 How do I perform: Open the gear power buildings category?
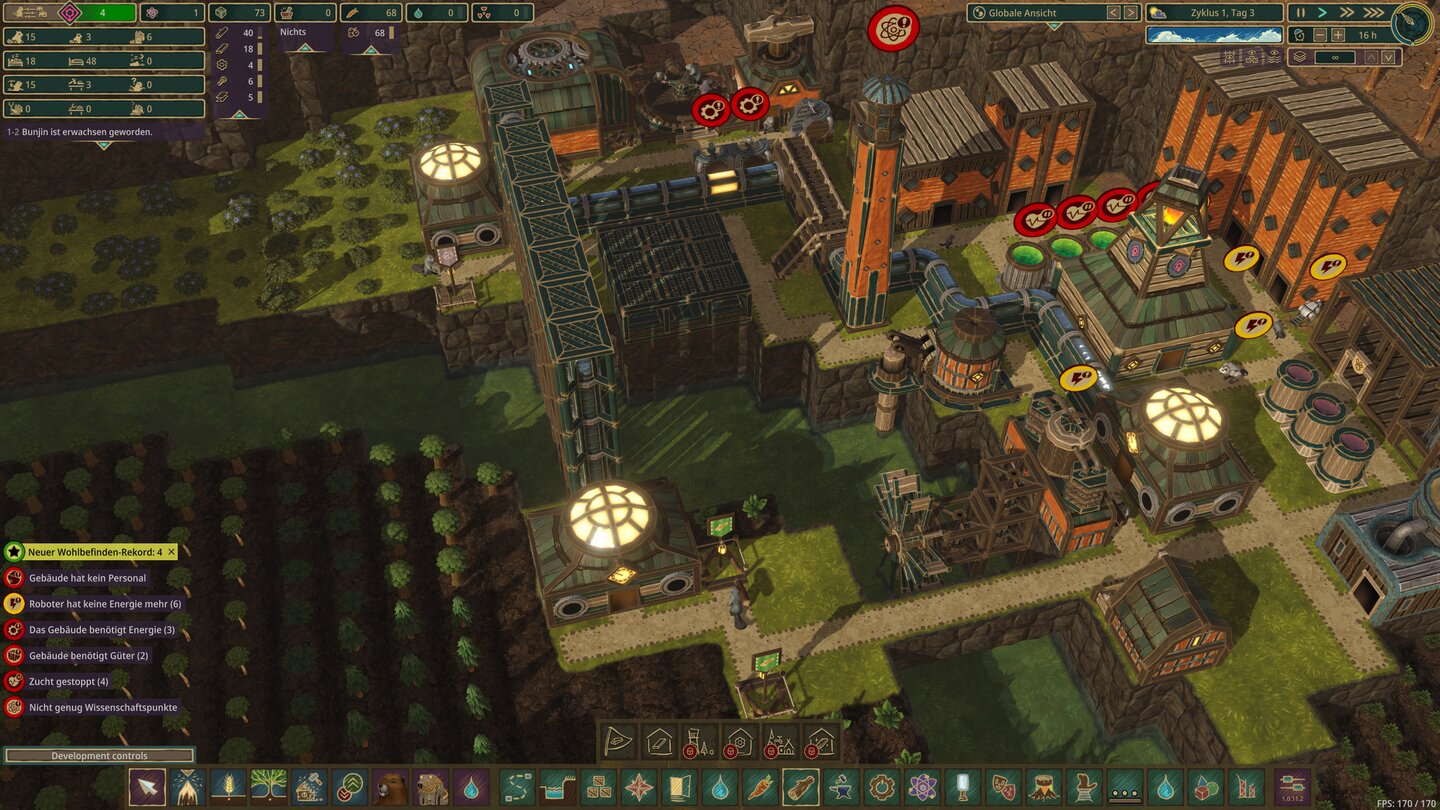coord(881,787)
